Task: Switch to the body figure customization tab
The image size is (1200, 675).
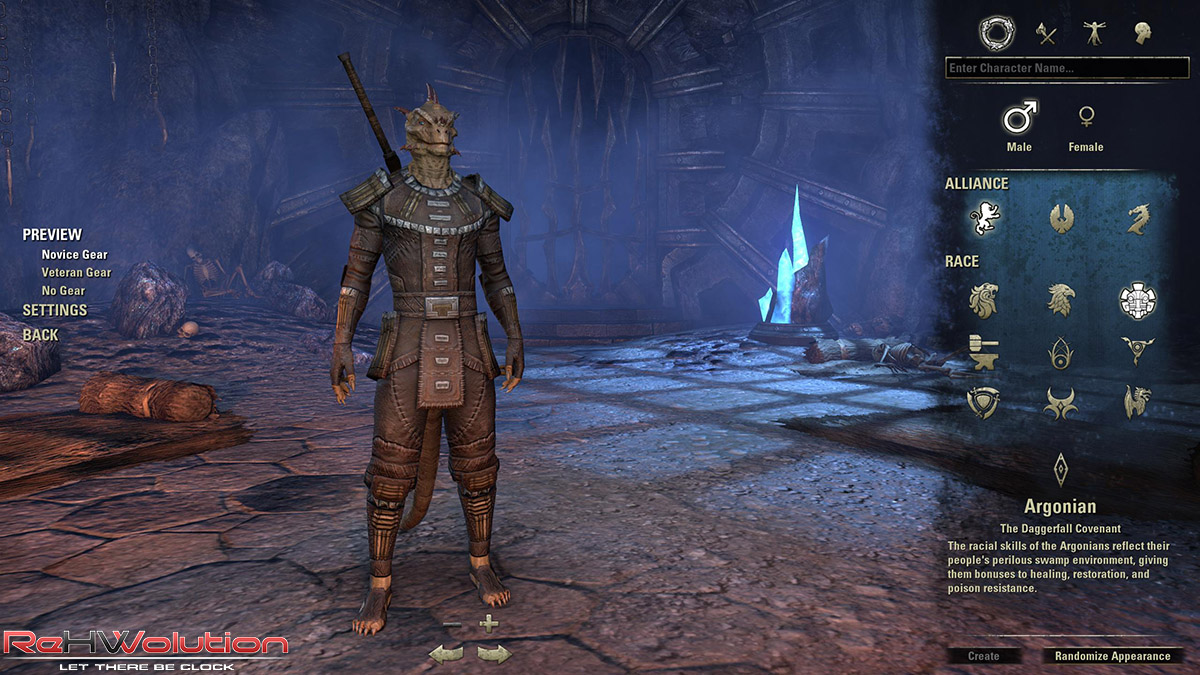Action: pos(1093,34)
